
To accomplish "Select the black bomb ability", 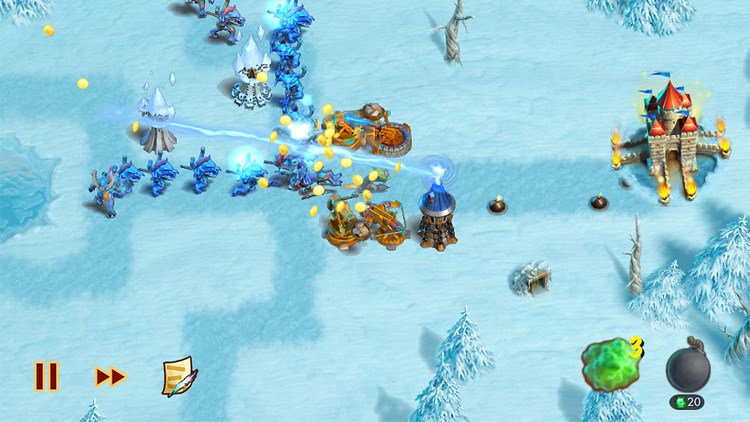I will pos(688,369).
